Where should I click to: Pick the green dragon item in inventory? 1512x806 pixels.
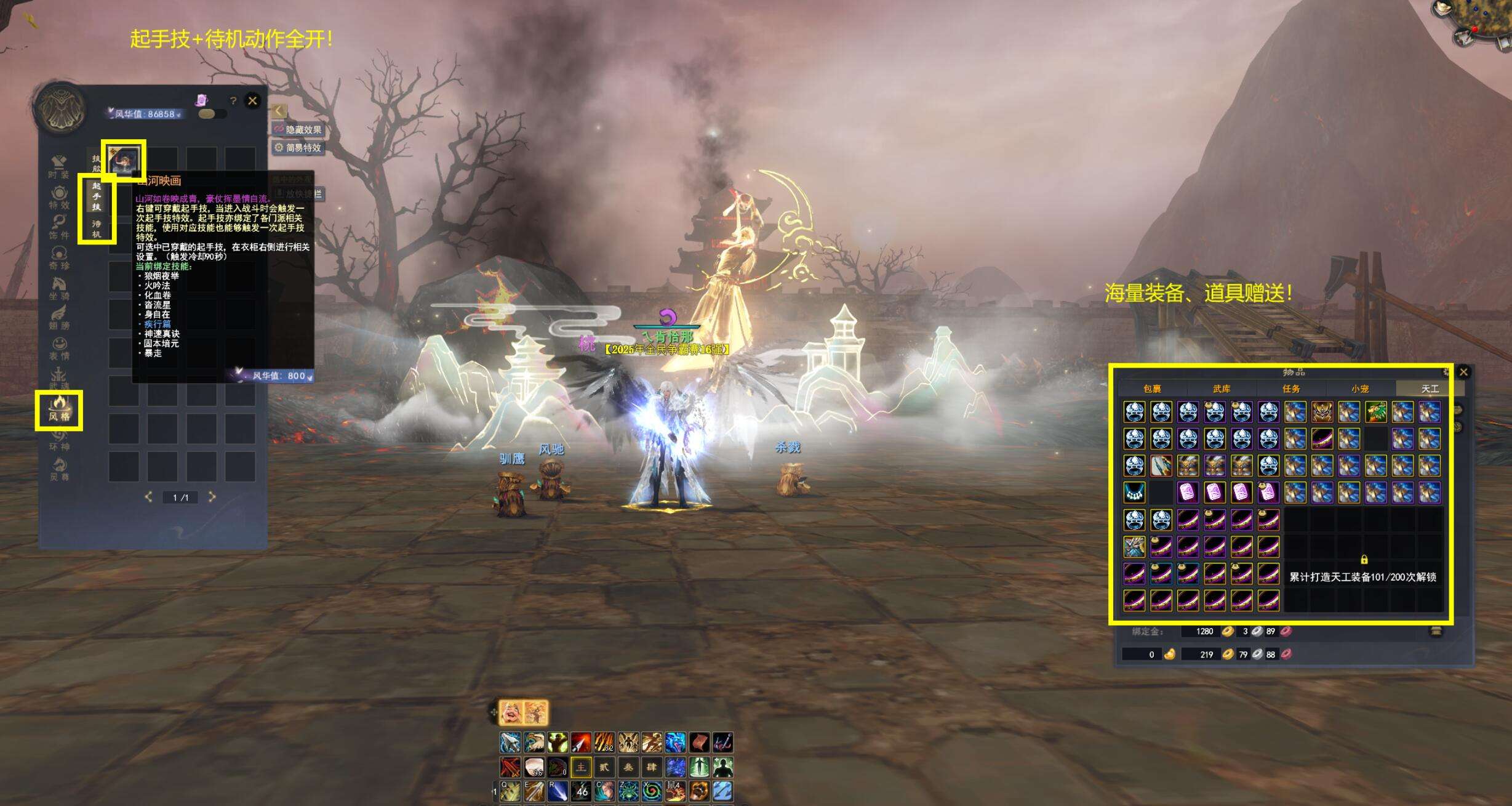coord(1376,412)
